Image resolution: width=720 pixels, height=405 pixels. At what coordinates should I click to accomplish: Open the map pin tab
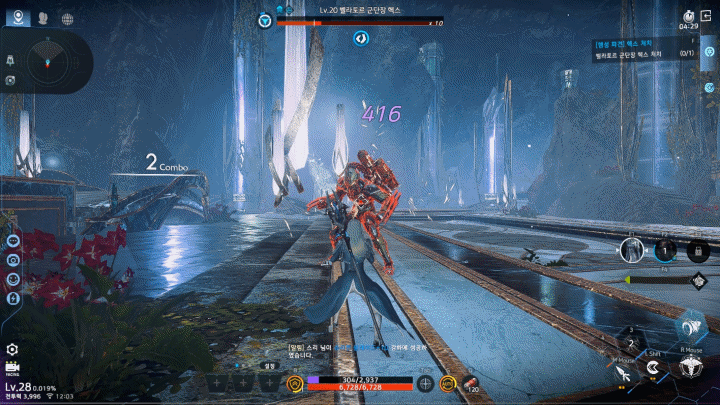(20, 17)
